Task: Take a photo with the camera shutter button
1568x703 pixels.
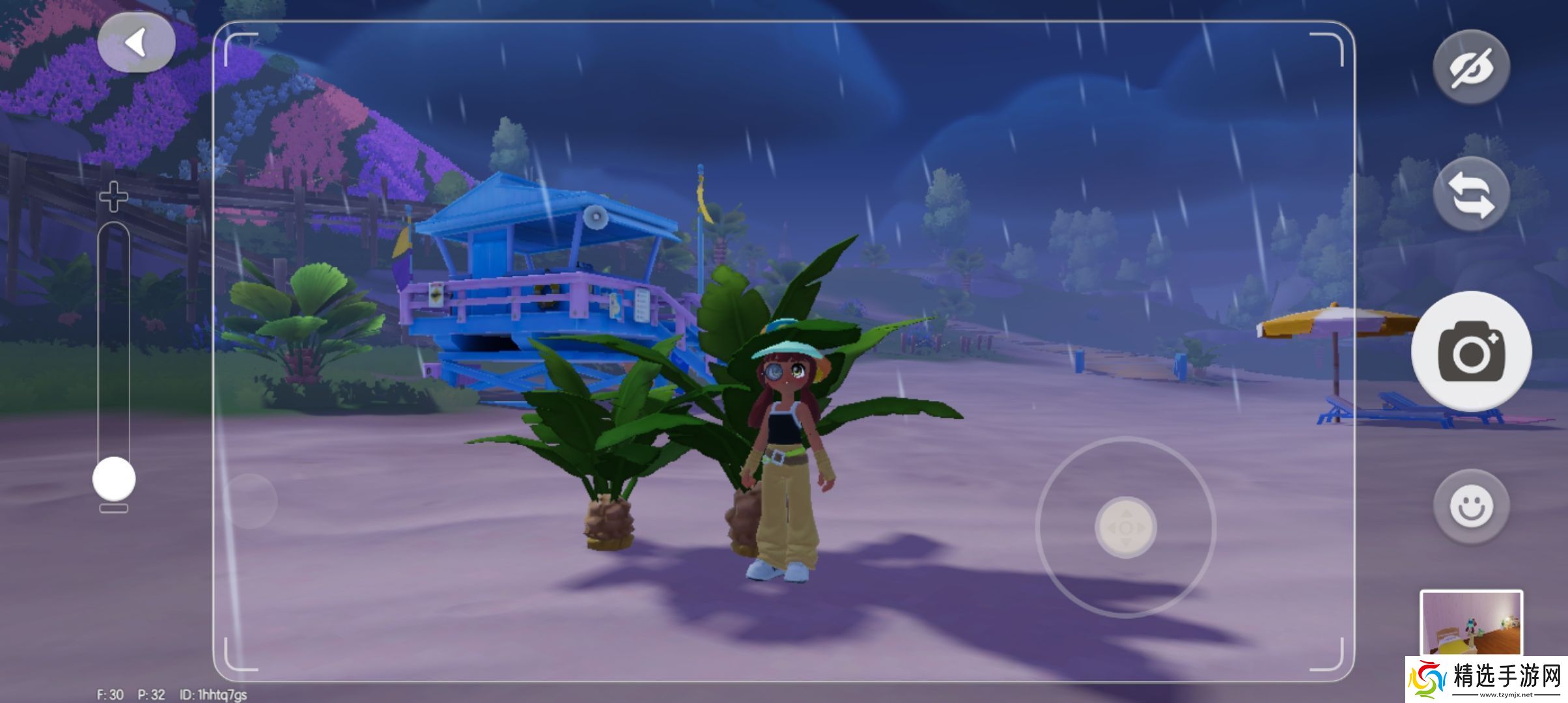Action: [x=1471, y=351]
